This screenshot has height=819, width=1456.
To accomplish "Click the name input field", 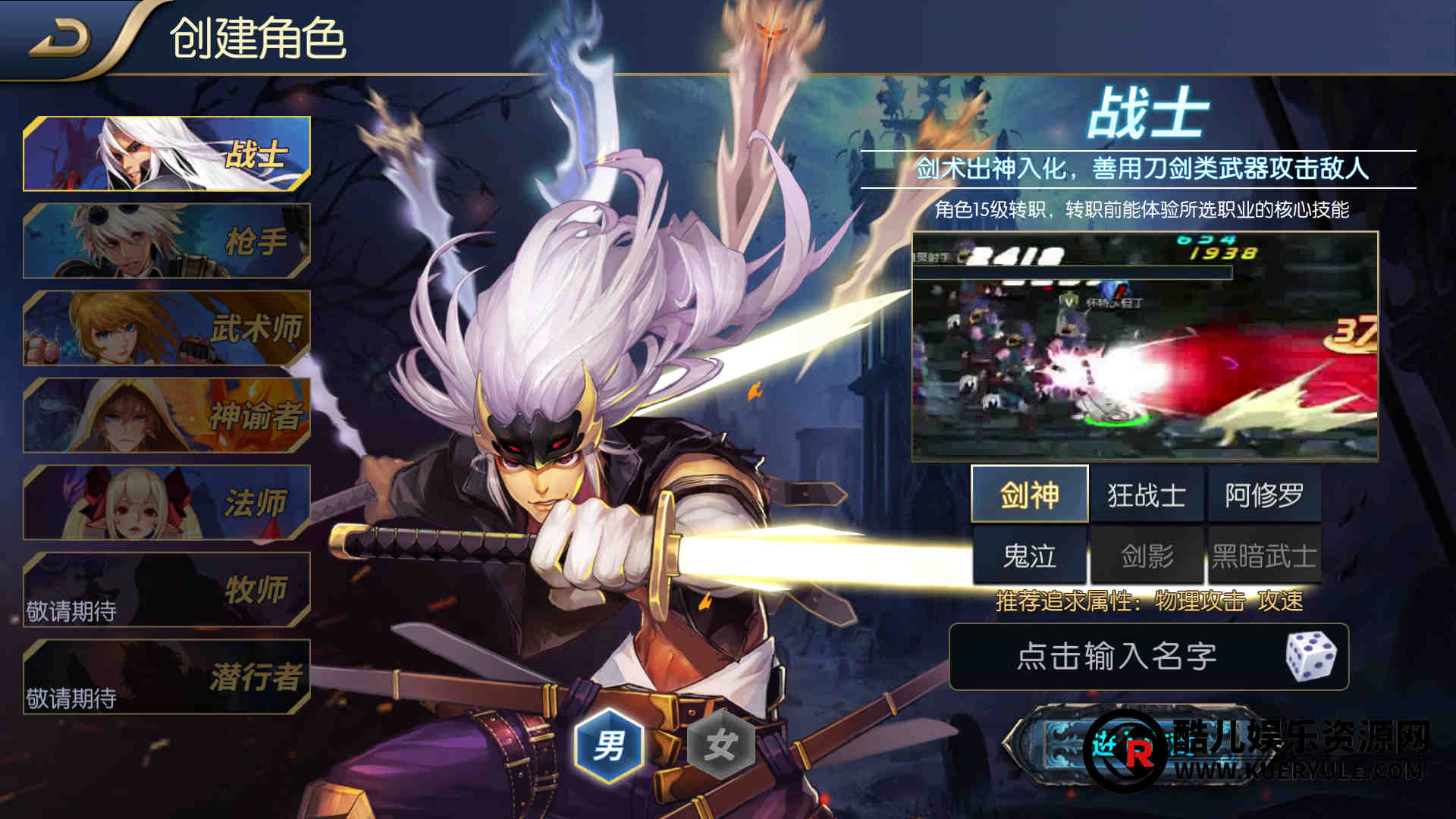I will [x=1115, y=657].
